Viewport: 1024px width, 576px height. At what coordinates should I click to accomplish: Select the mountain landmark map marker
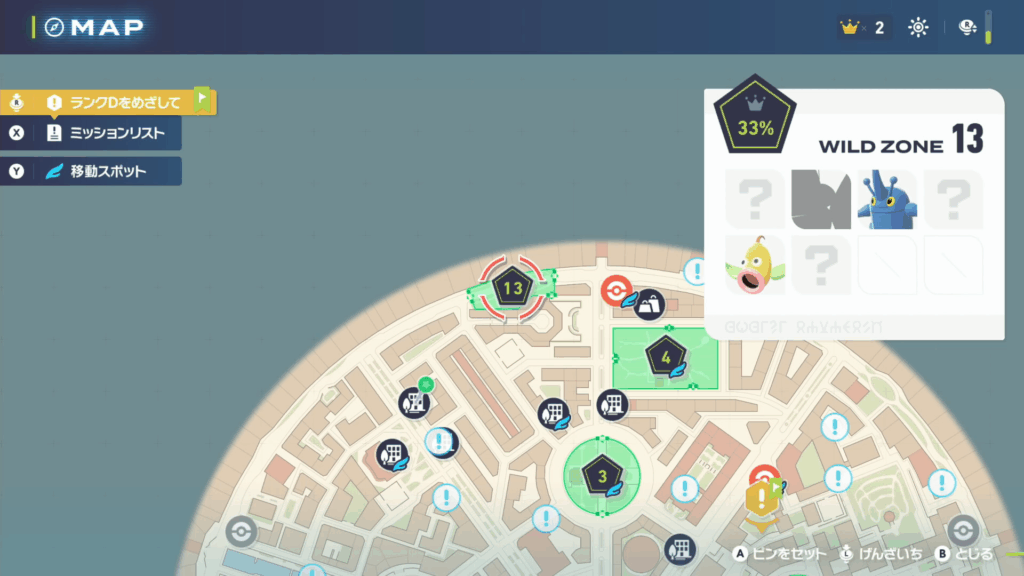click(x=651, y=304)
